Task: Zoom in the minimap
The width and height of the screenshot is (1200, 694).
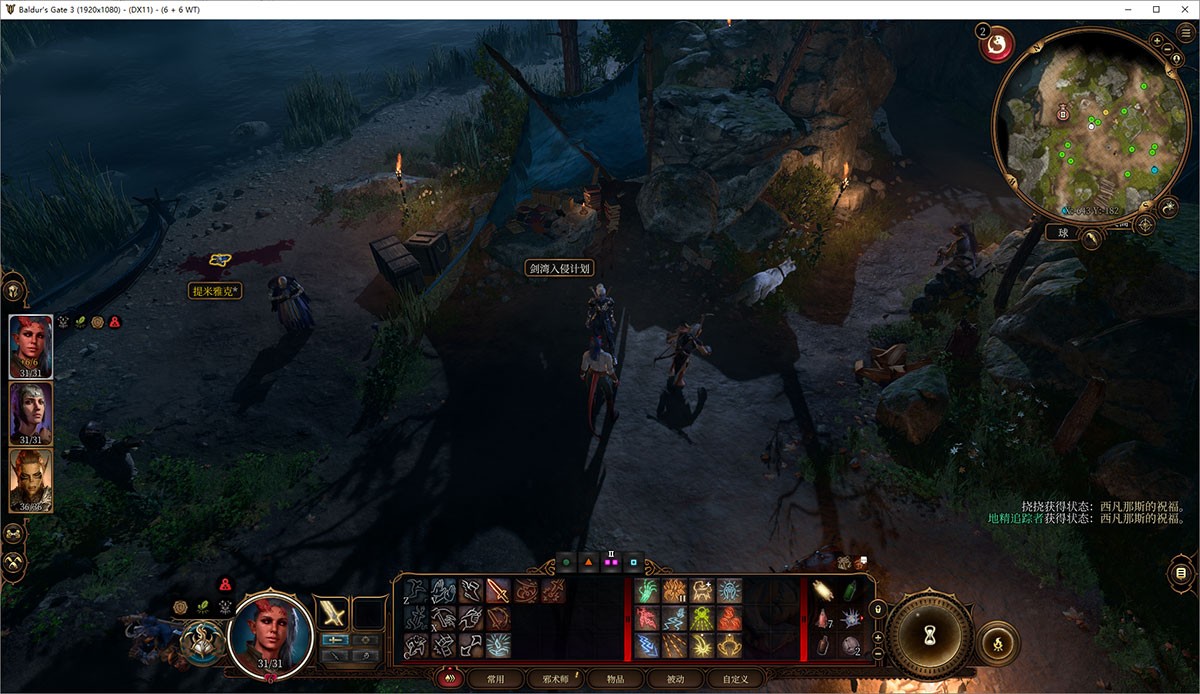Action: click(1157, 41)
